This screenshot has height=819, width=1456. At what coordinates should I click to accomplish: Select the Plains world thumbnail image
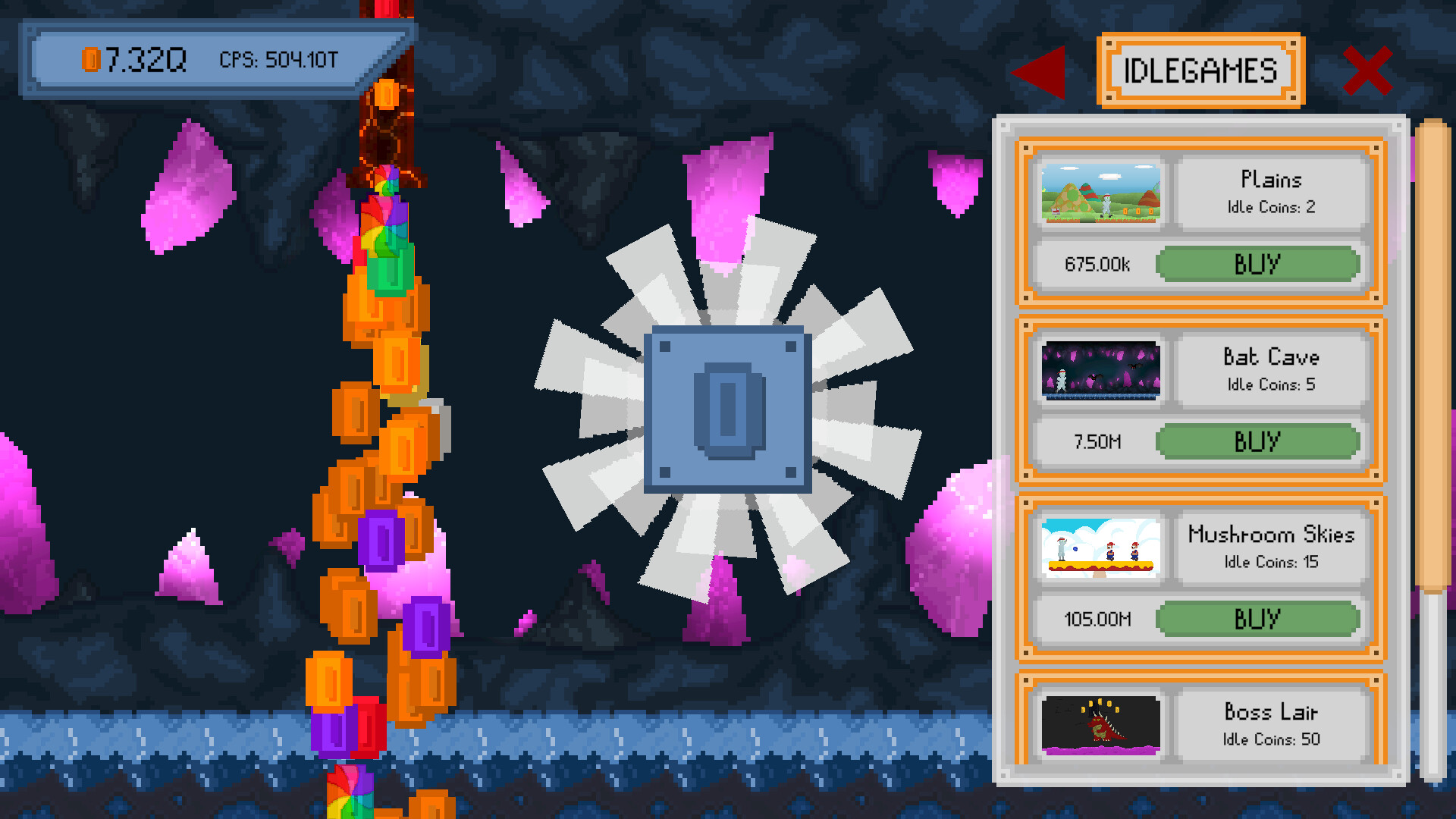pyautogui.click(x=1100, y=192)
